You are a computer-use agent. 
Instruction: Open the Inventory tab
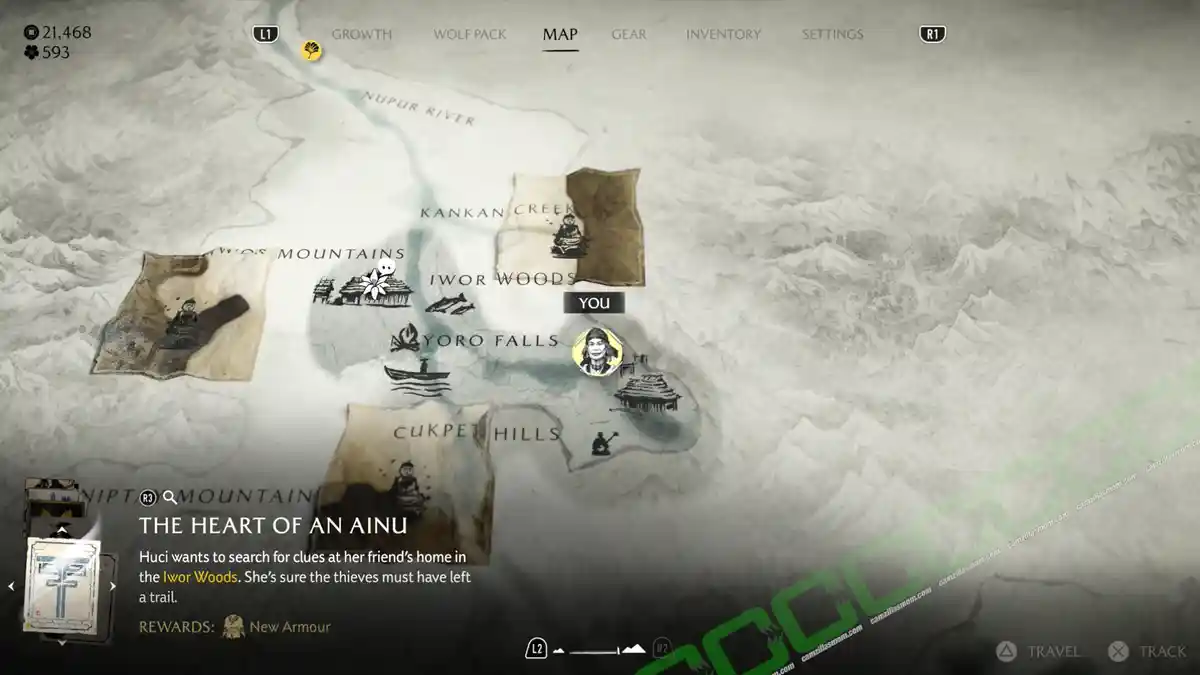pos(724,34)
